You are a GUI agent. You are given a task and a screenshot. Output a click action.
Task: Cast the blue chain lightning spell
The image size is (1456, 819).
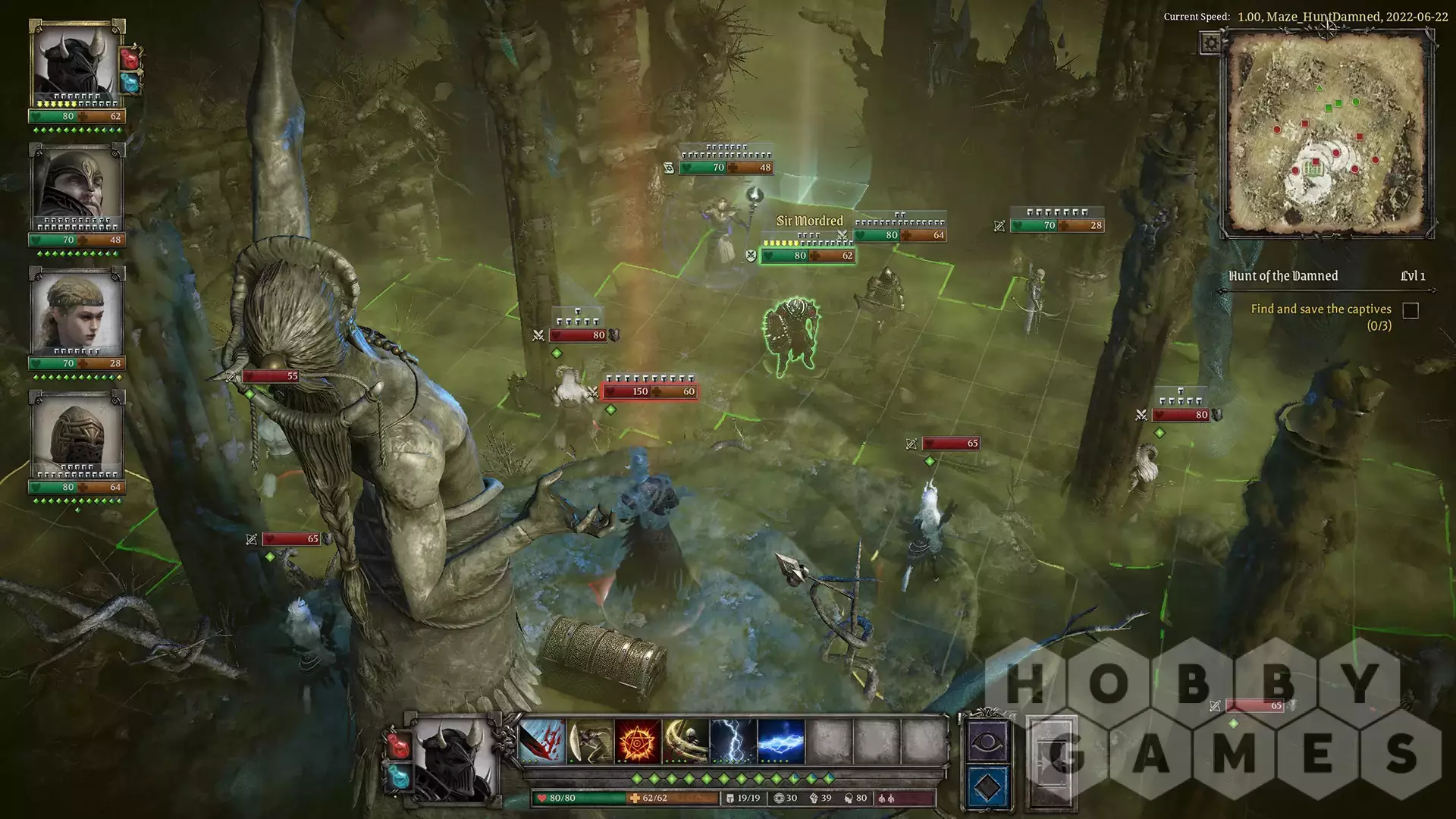click(x=781, y=741)
